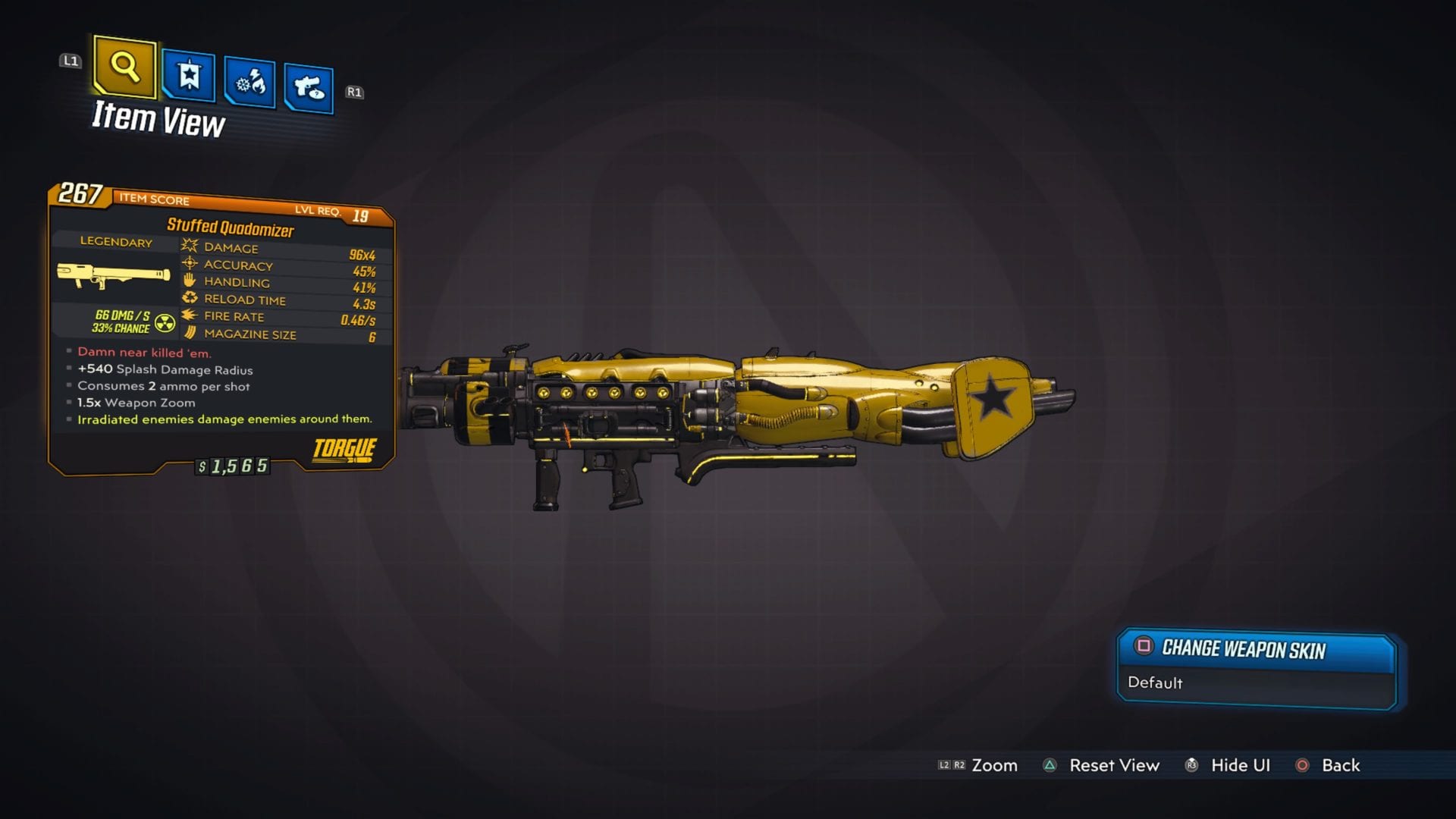
Task: Select the Default weapon skin field
Action: (1255, 683)
